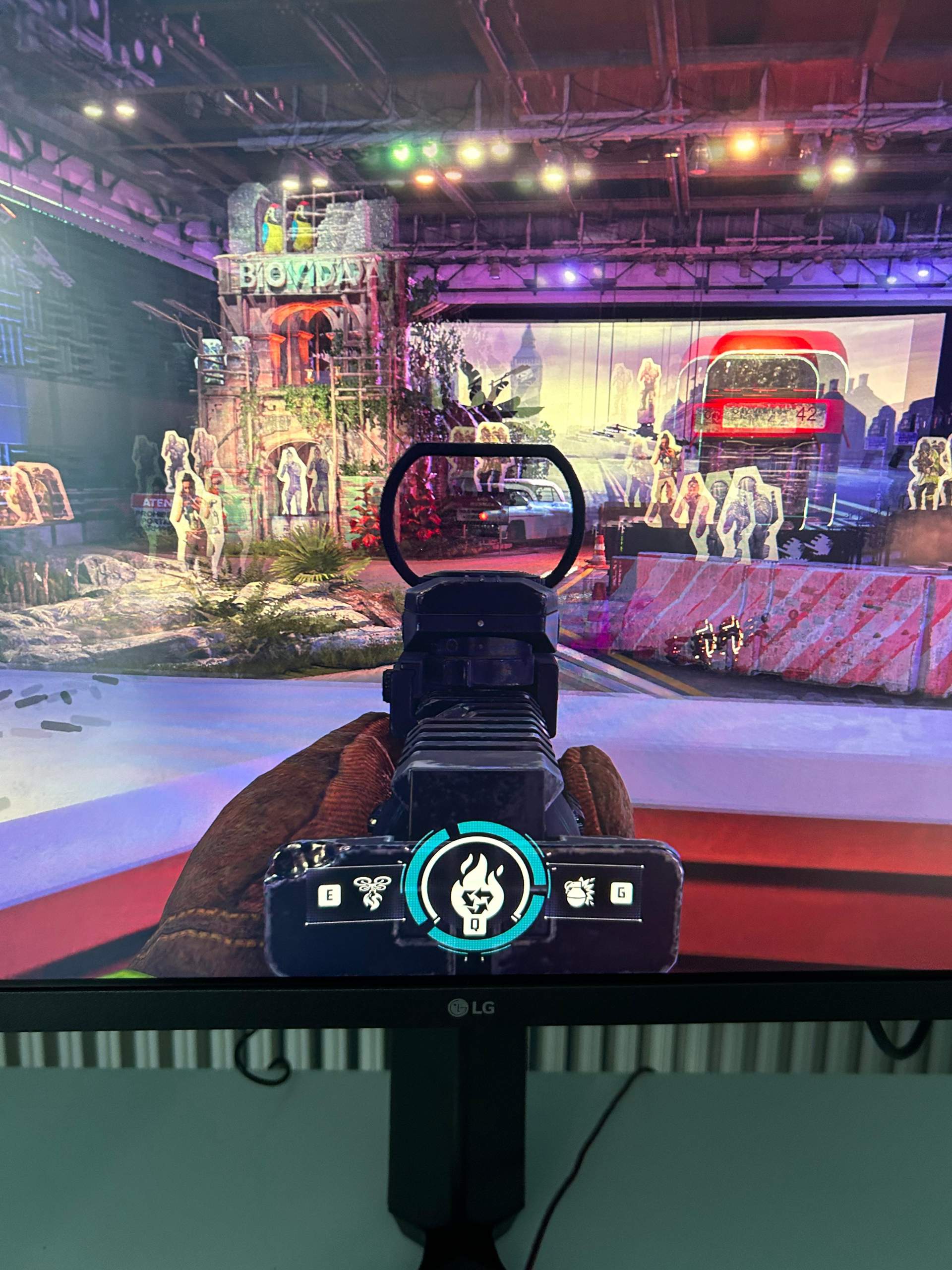The width and height of the screenshot is (952, 1270).
Task: Select the exploding grenade ability icon
Action: [x=580, y=894]
